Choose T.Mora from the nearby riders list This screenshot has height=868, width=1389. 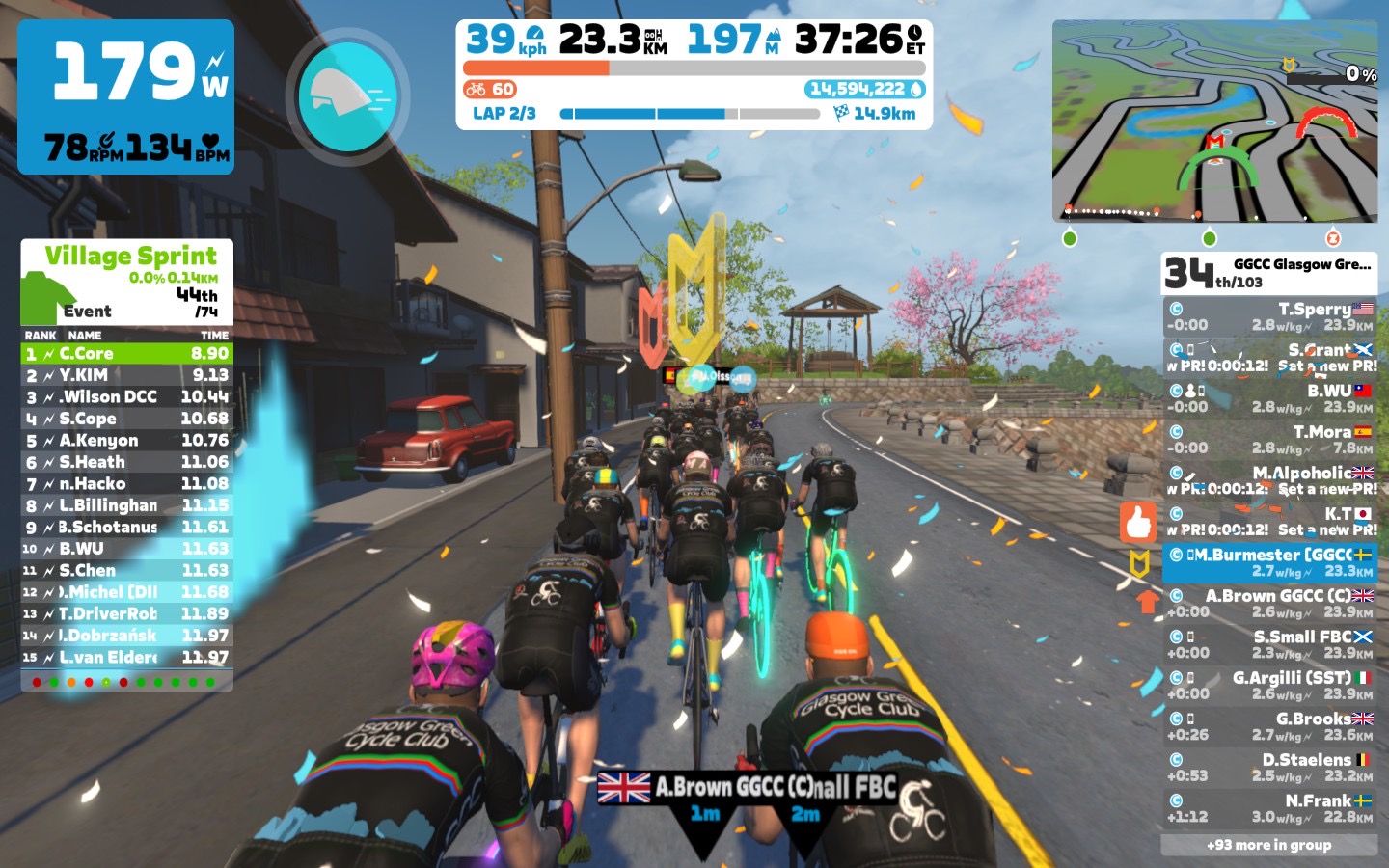[x=1269, y=439]
